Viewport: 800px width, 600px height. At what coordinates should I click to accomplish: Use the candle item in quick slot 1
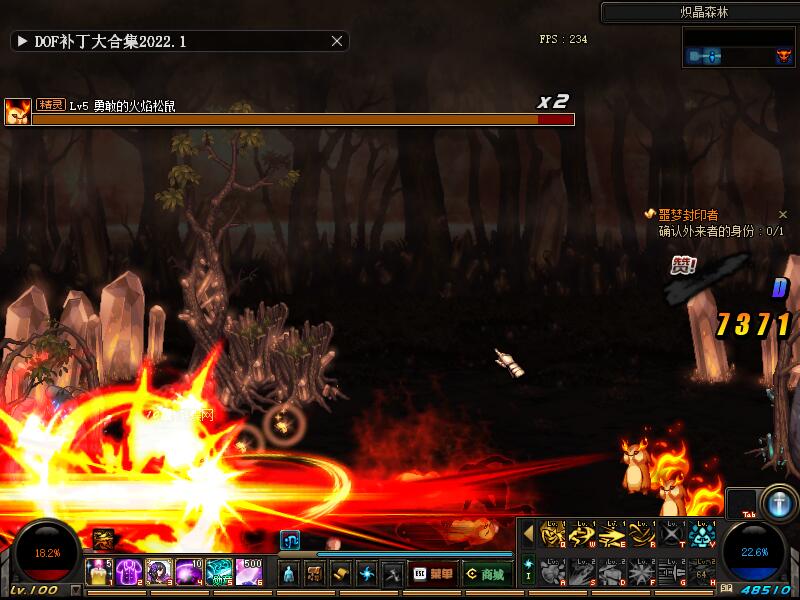tap(100, 572)
